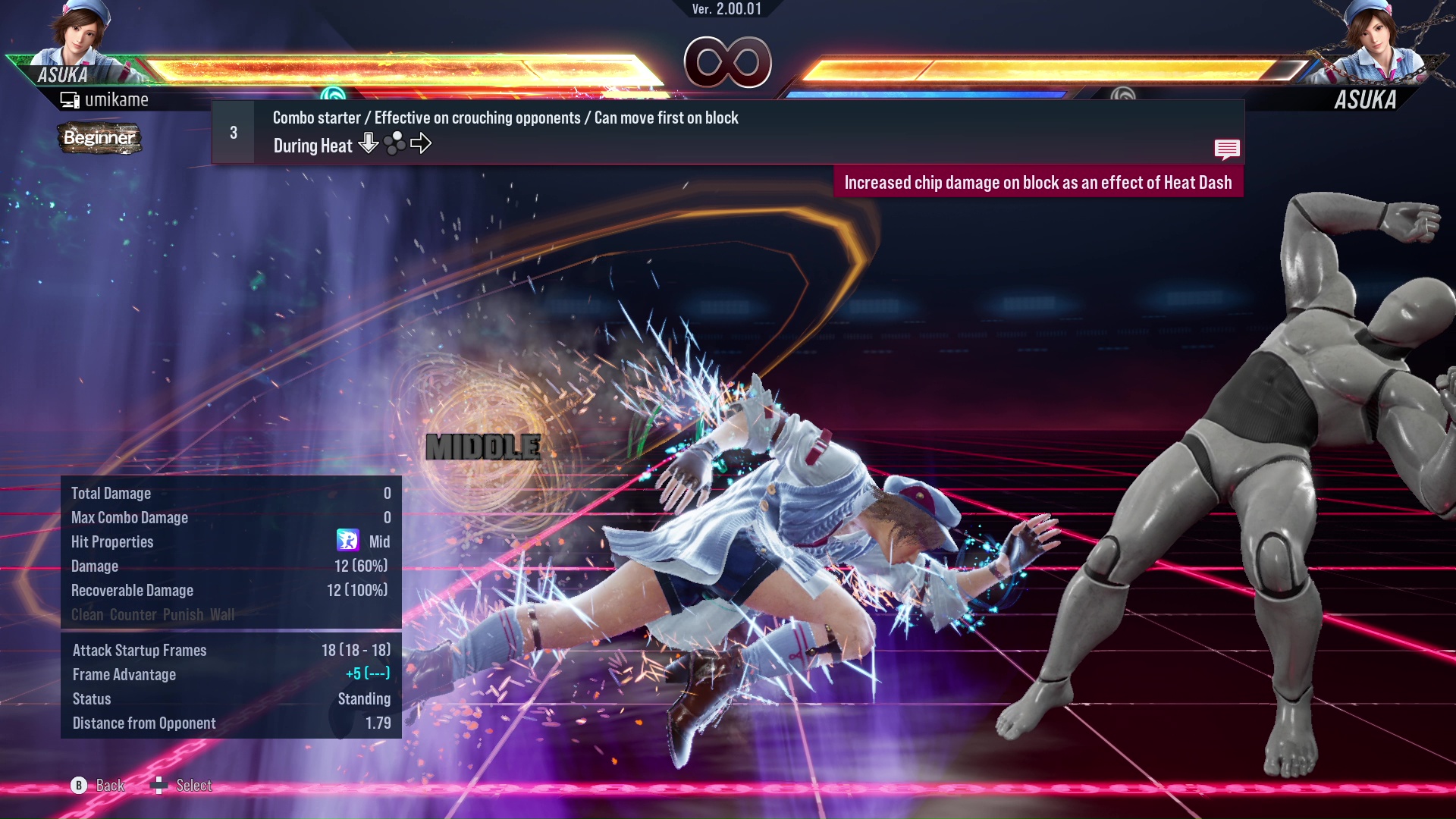Image resolution: width=1456 pixels, height=819 pixels.
Task: Click the monitor icon next to umikame
Action: click(69, 99)
